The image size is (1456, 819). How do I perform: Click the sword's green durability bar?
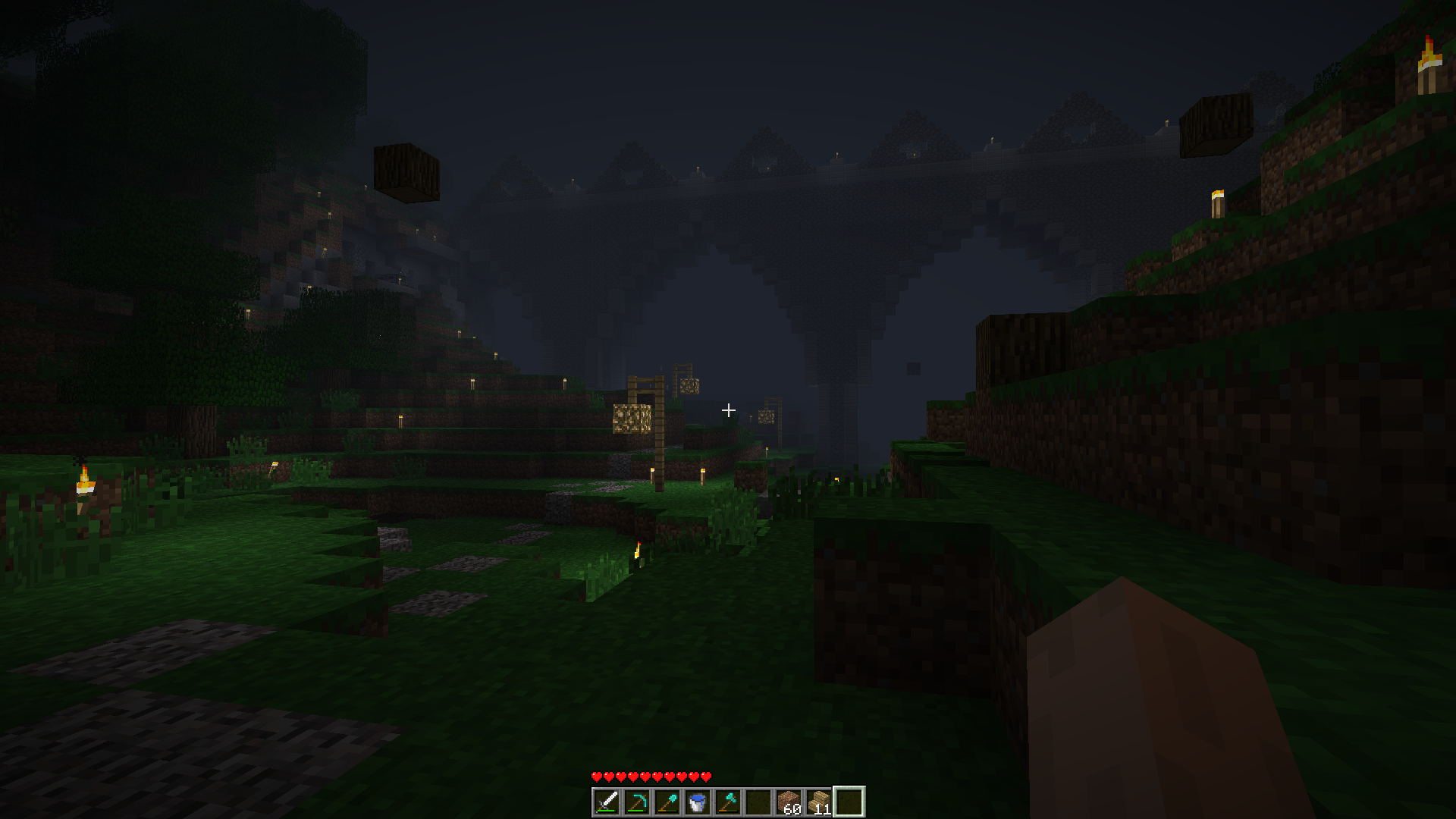(x=607, y=811)
